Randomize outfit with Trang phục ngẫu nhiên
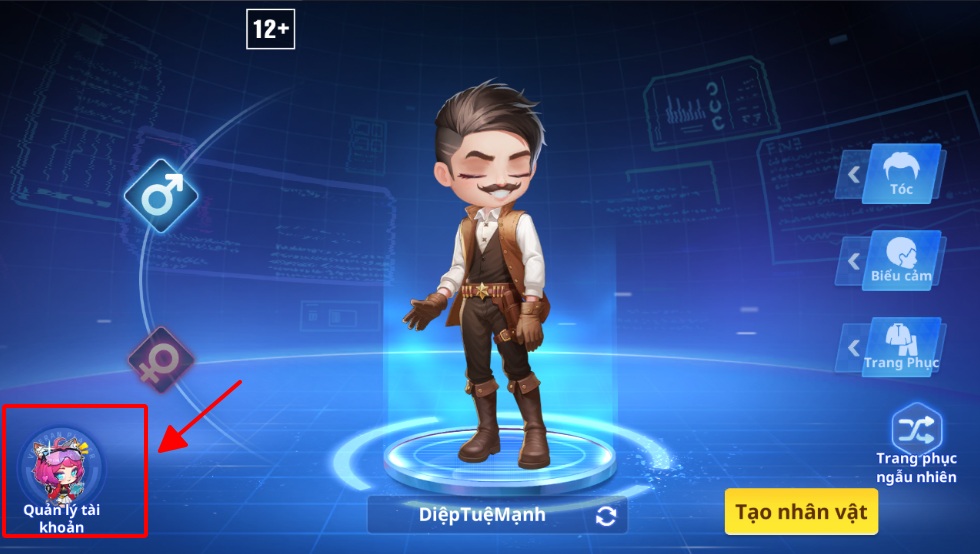The image size is (980, 554). tap(917, 444)
